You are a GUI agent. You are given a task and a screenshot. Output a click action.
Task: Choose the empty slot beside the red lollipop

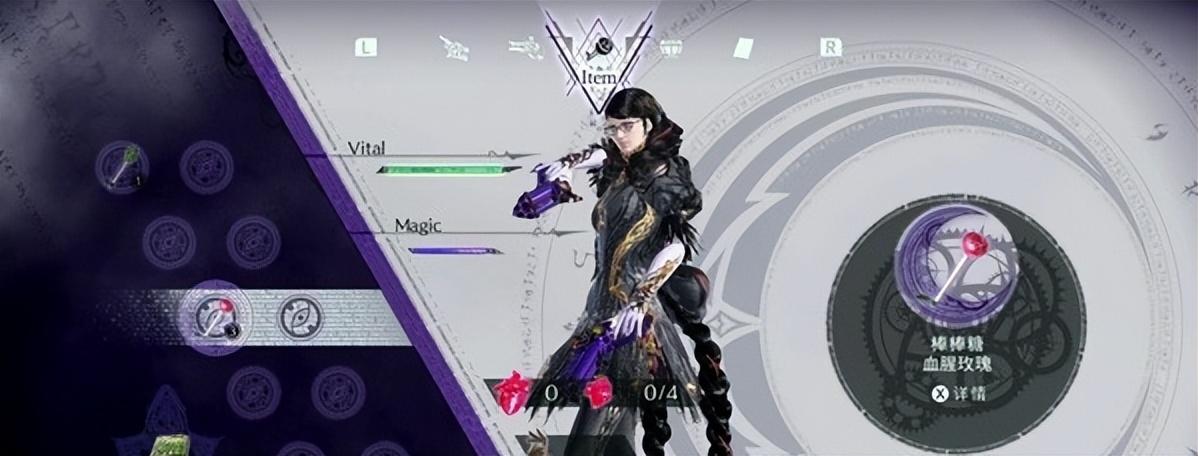299,315
